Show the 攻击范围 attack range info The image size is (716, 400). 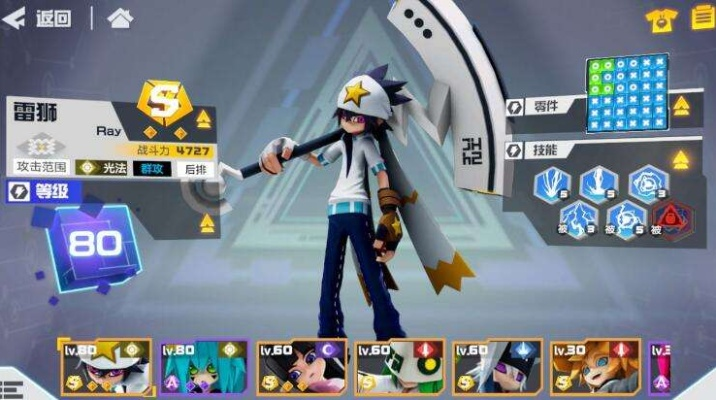(41, 168)
